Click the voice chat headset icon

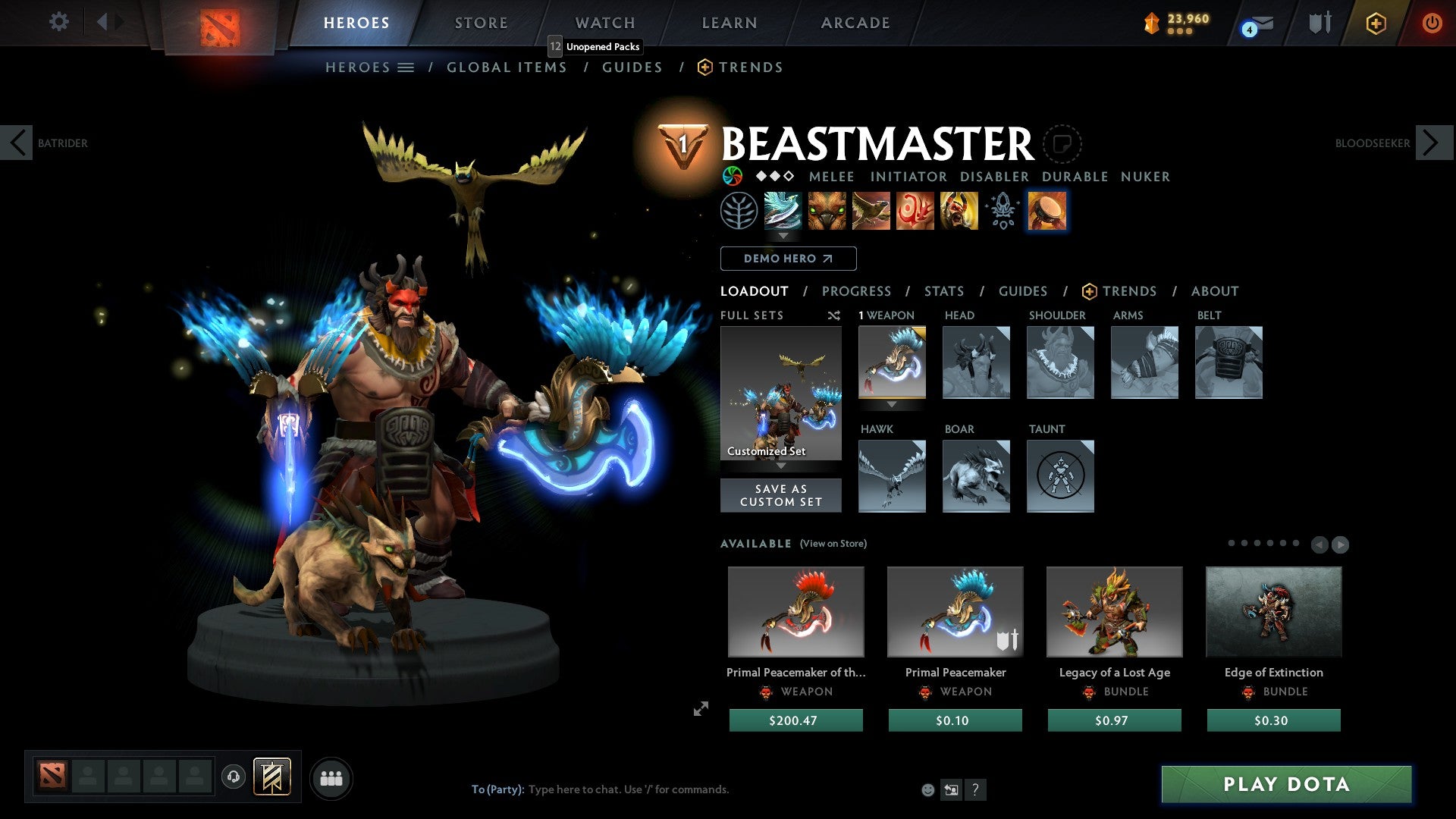coord(232,777)
